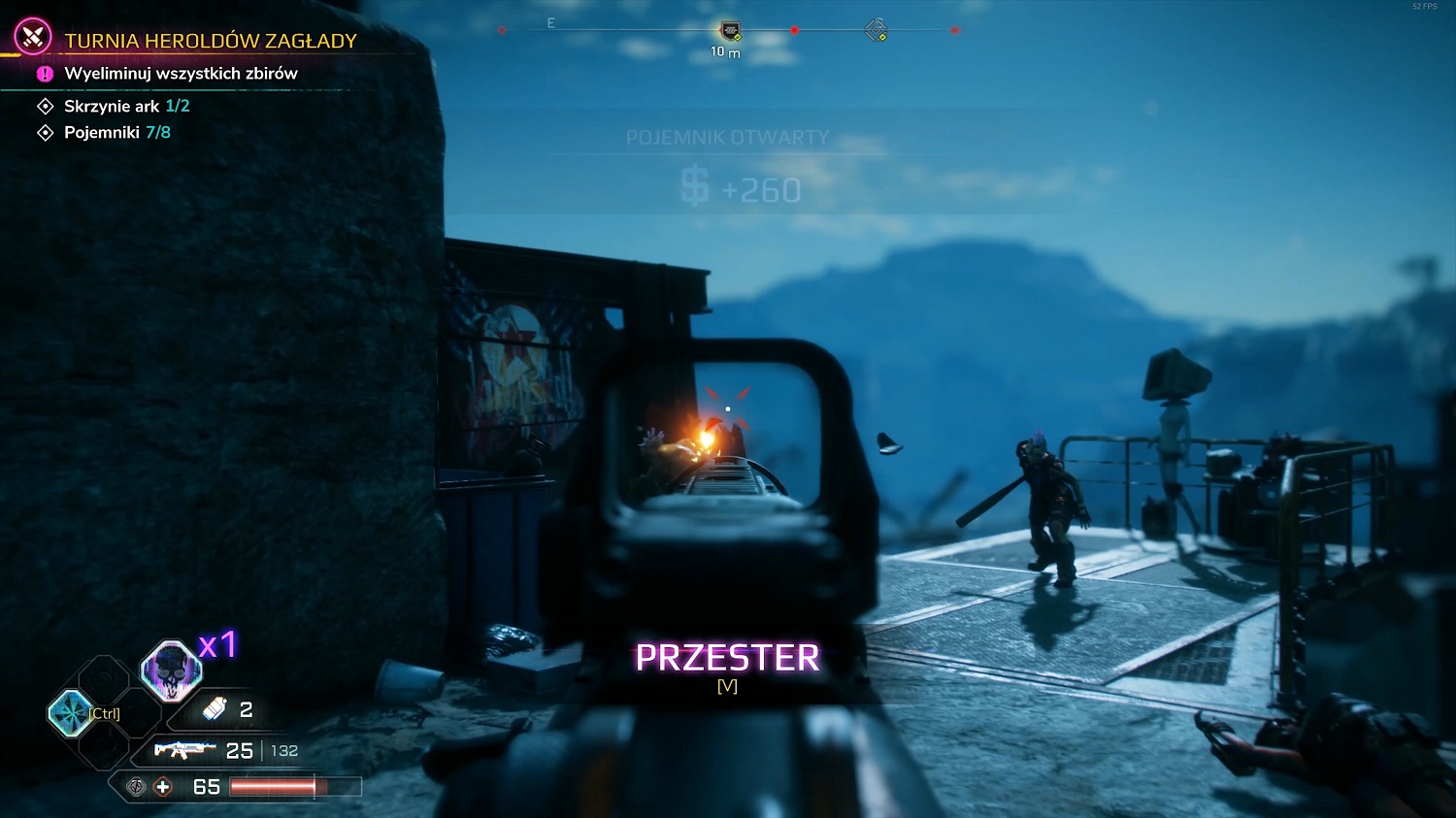Select the Pojemniki objective entry
Screen dimensions: 1456x818
pos(116,133)
